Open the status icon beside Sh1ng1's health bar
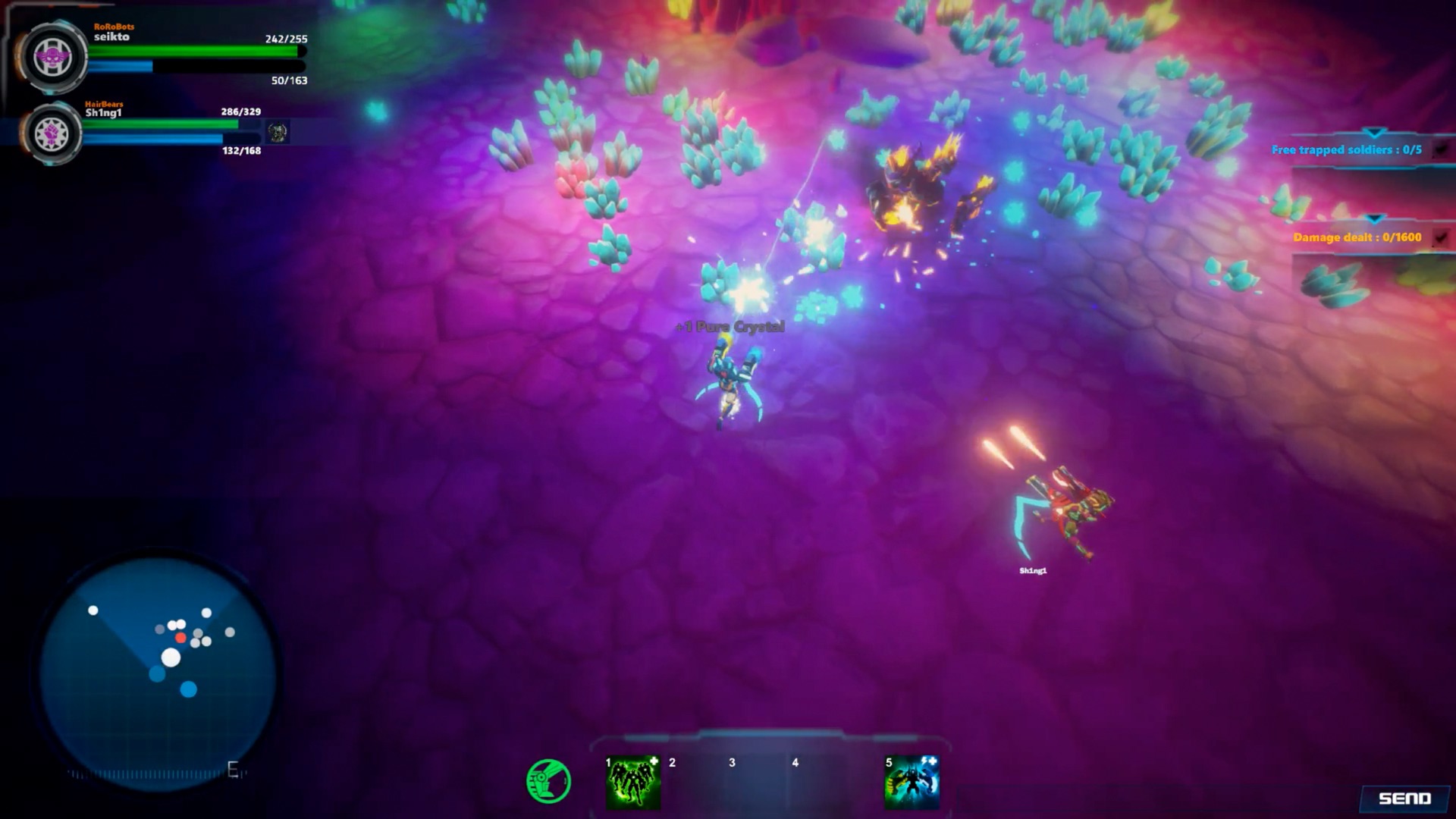This screenshot has height=819, width=1456. pyautogui.click(x=279, y=131)
